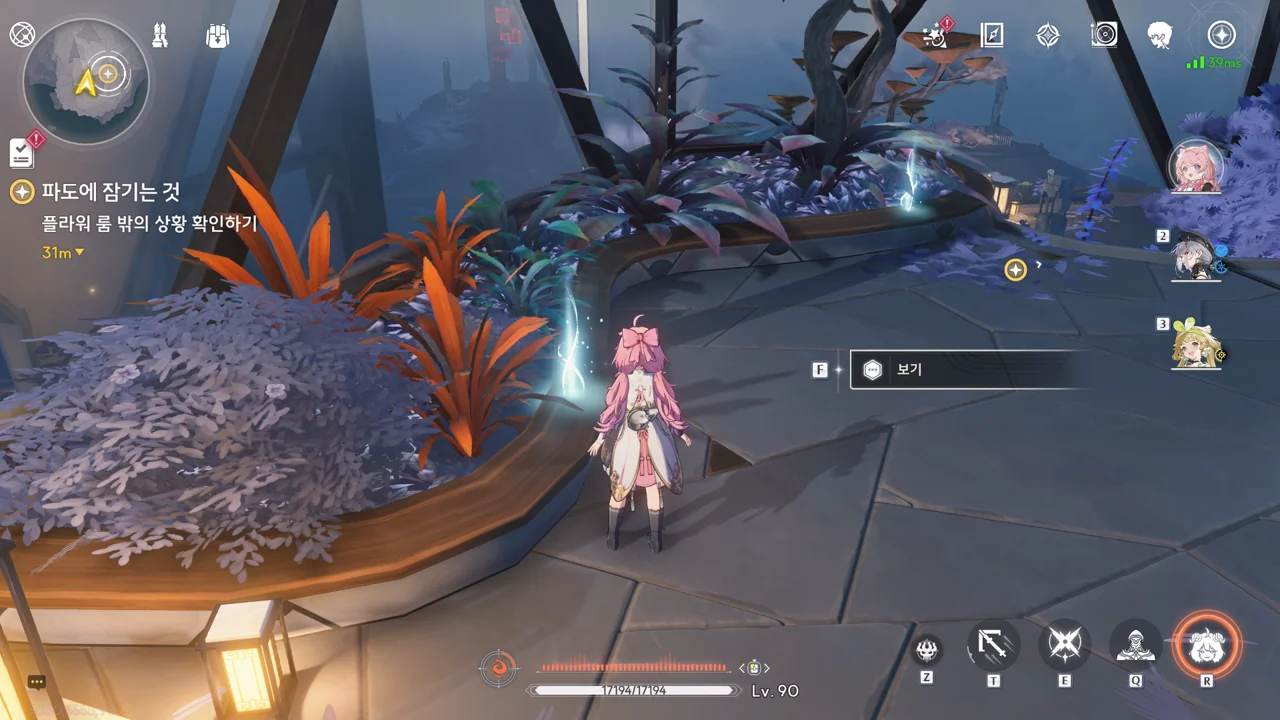Open the globe icon beside the minimap

[x=21, y=35]
